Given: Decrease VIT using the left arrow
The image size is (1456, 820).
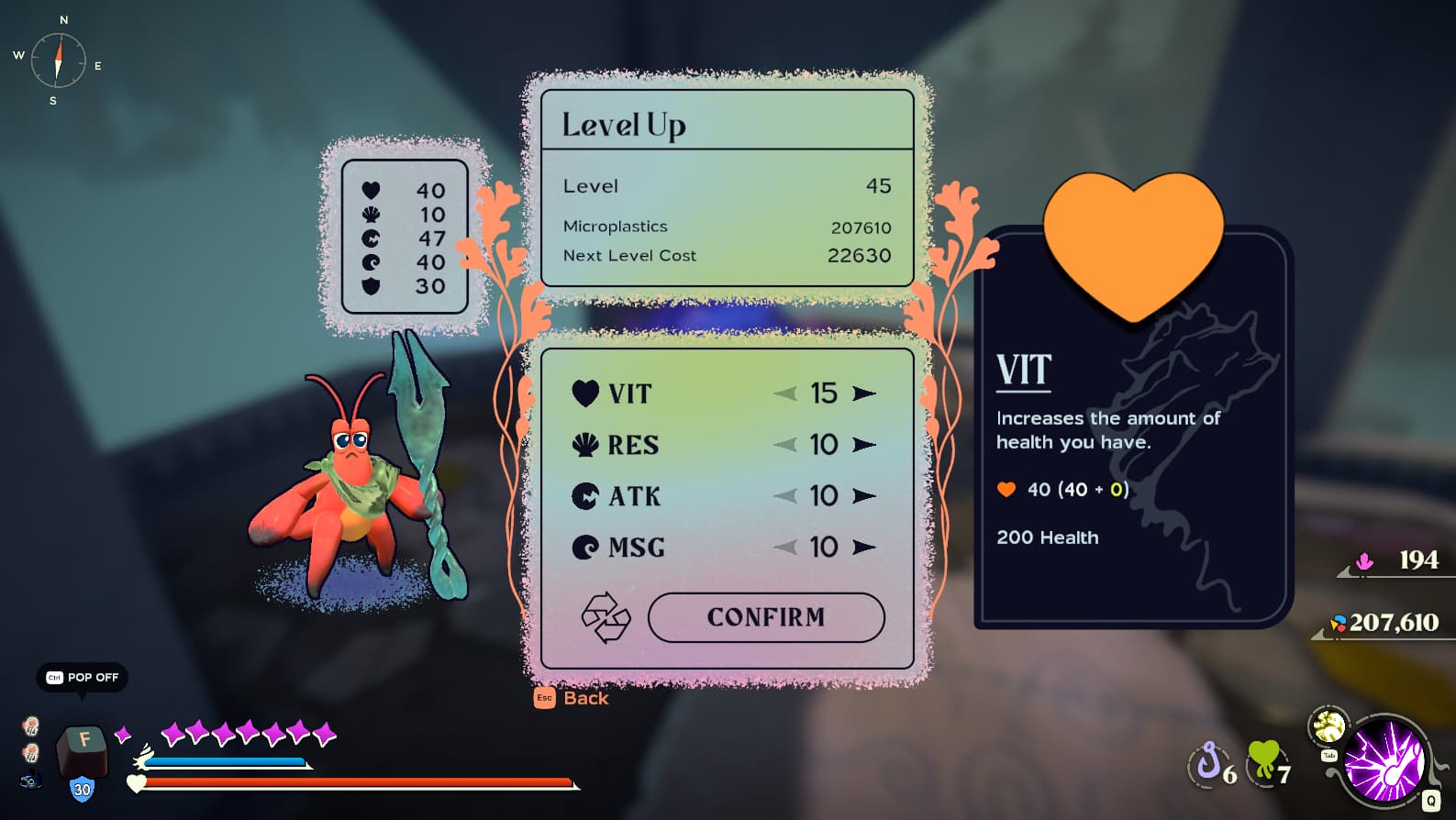Looking at the screenshot, I should tap(785, 393).
